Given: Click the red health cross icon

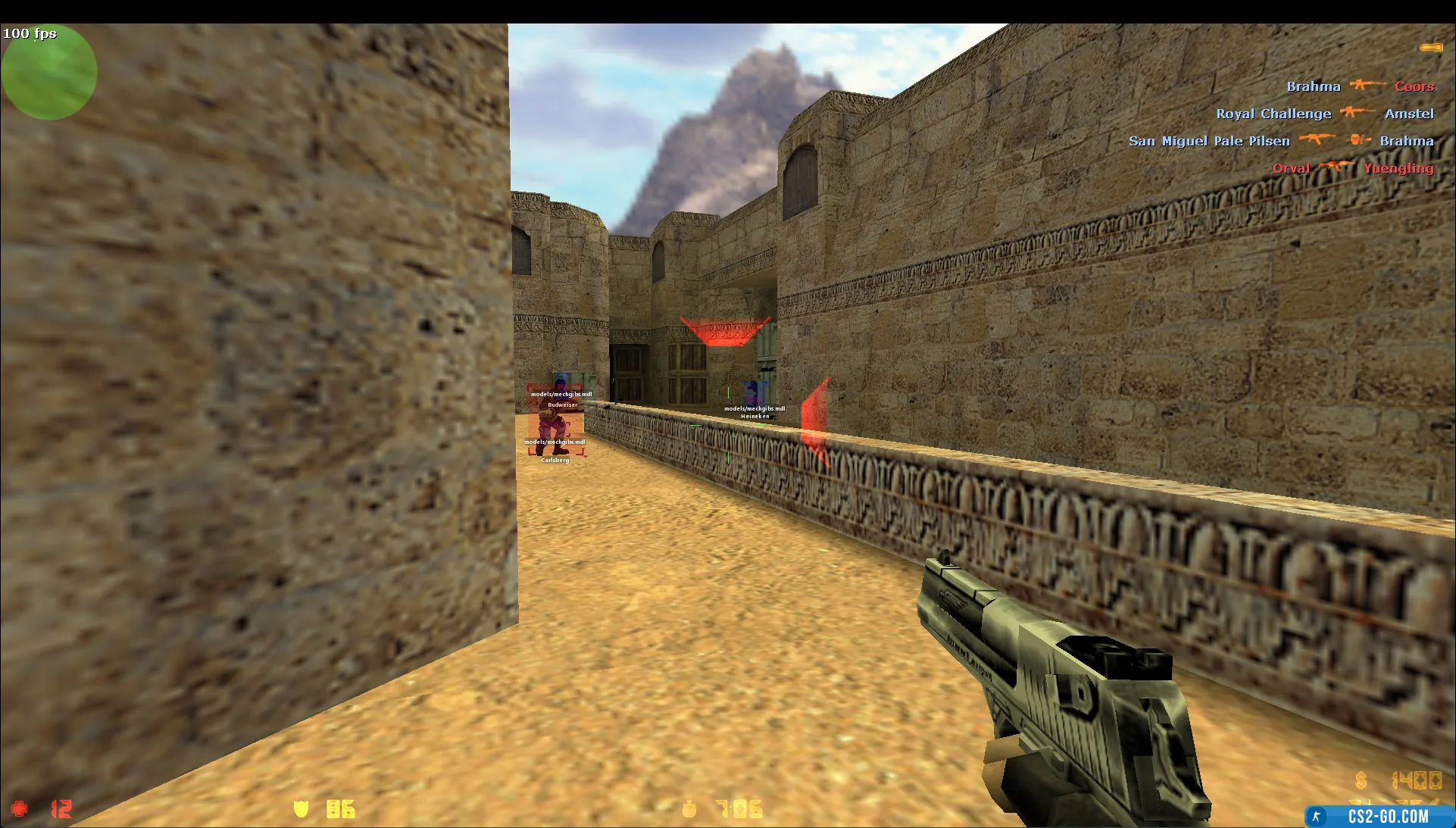Looking at the screenshot, I should (x=20, y=808).
